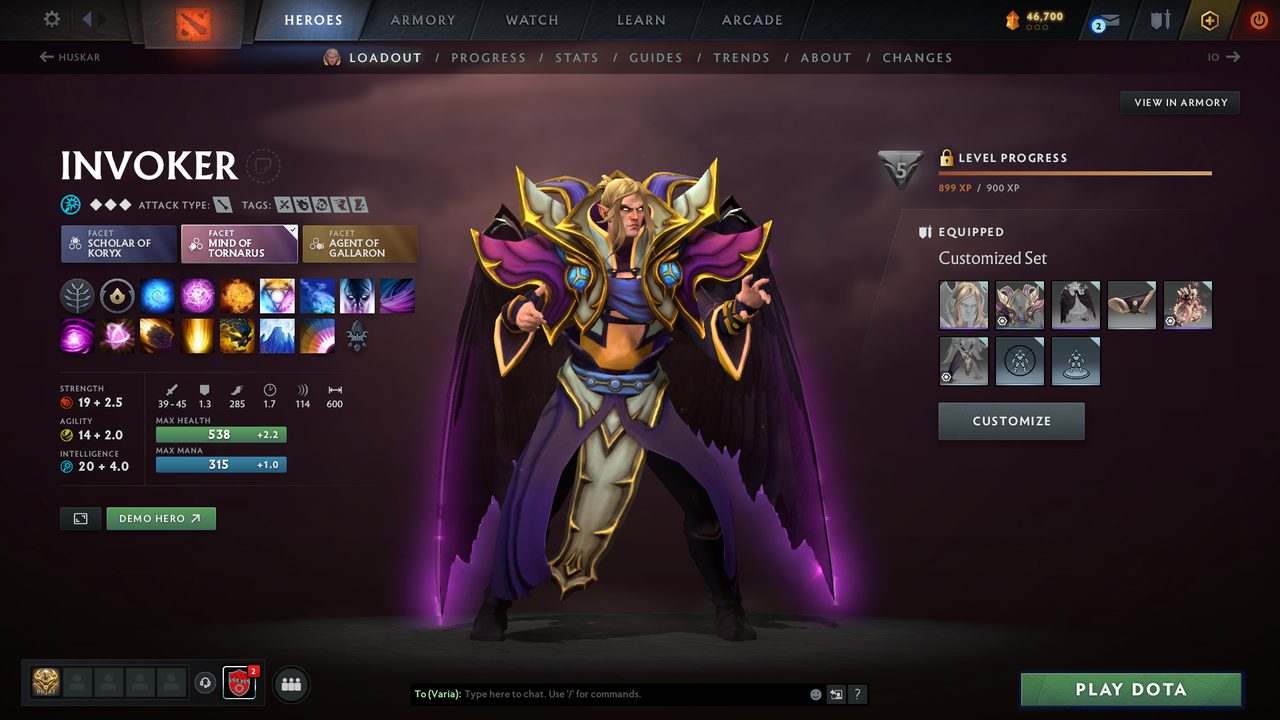Select the Mind of Tornarus facet
Viewport: 1280px width, 720px height.
point(239,243)
